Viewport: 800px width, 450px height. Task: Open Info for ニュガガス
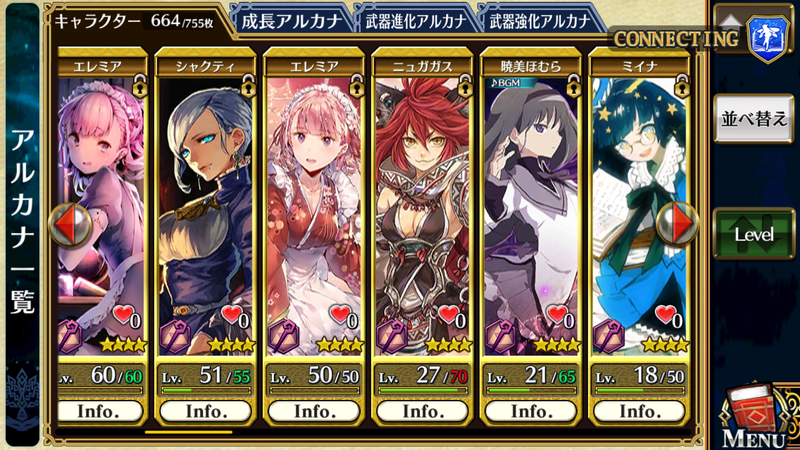coord(422,410)
